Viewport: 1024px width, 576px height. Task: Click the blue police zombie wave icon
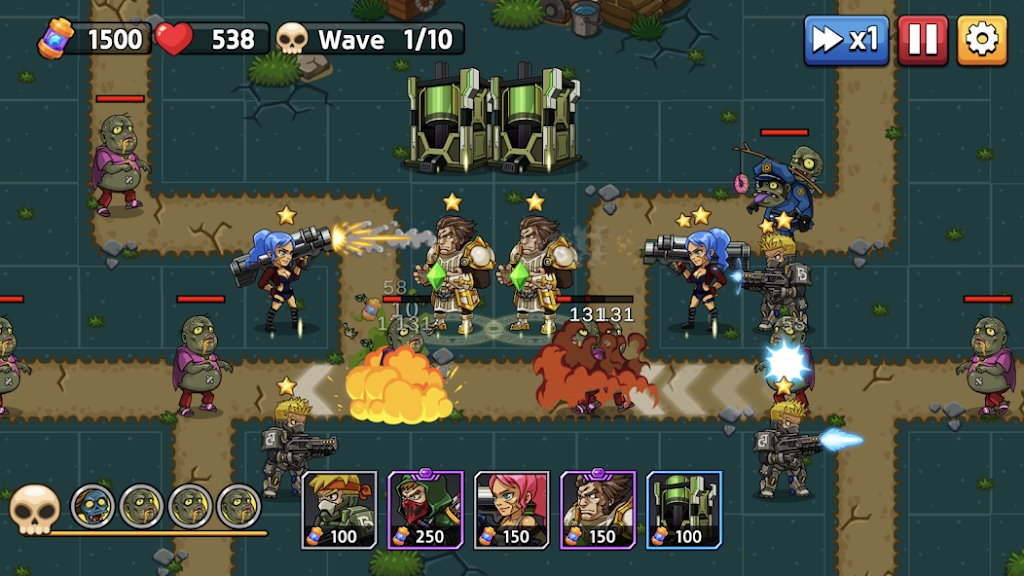coord(94,506)
